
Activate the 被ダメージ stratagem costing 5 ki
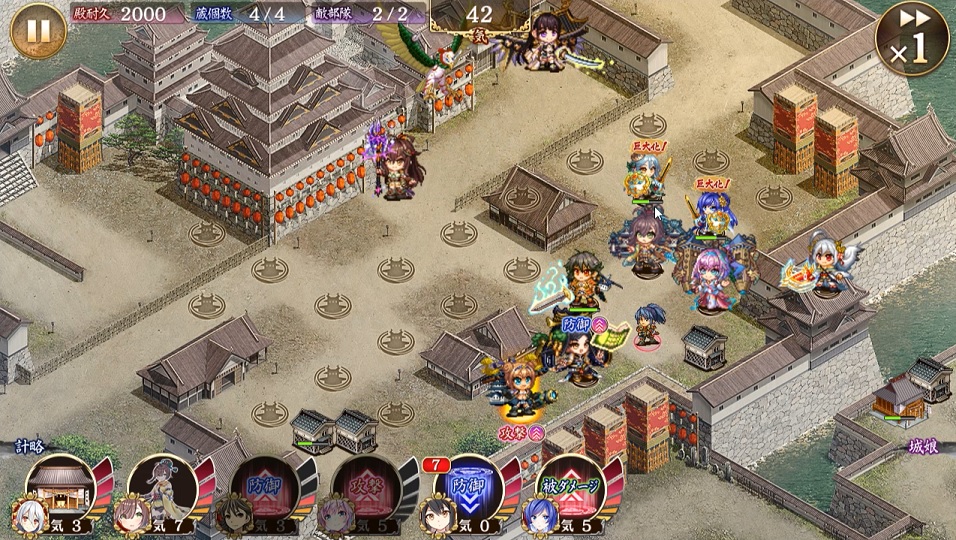tap(569, 489)
